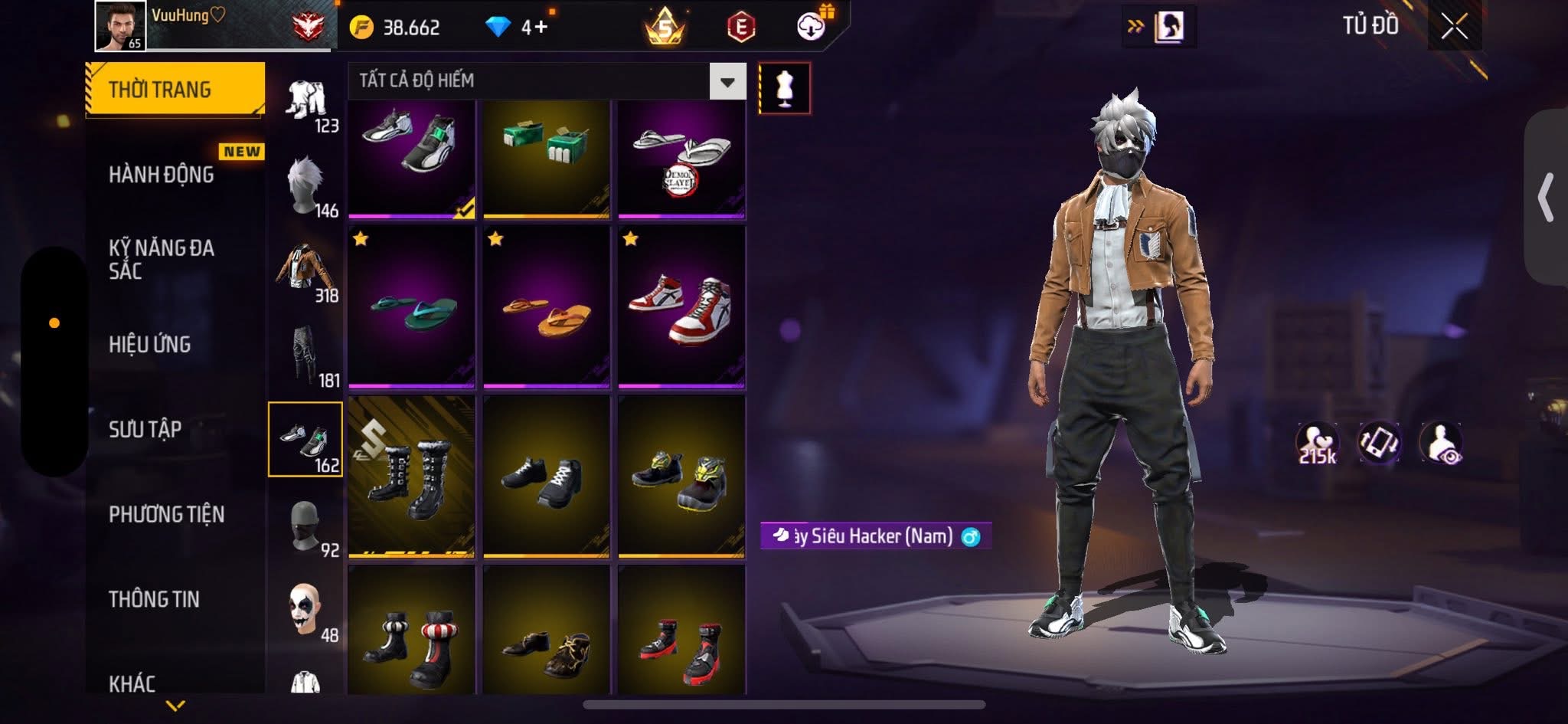The width and height of the screenshot is (1568, 724).
Task: Go to the Sưu Tập tab
Action: [x=145, y=429]
